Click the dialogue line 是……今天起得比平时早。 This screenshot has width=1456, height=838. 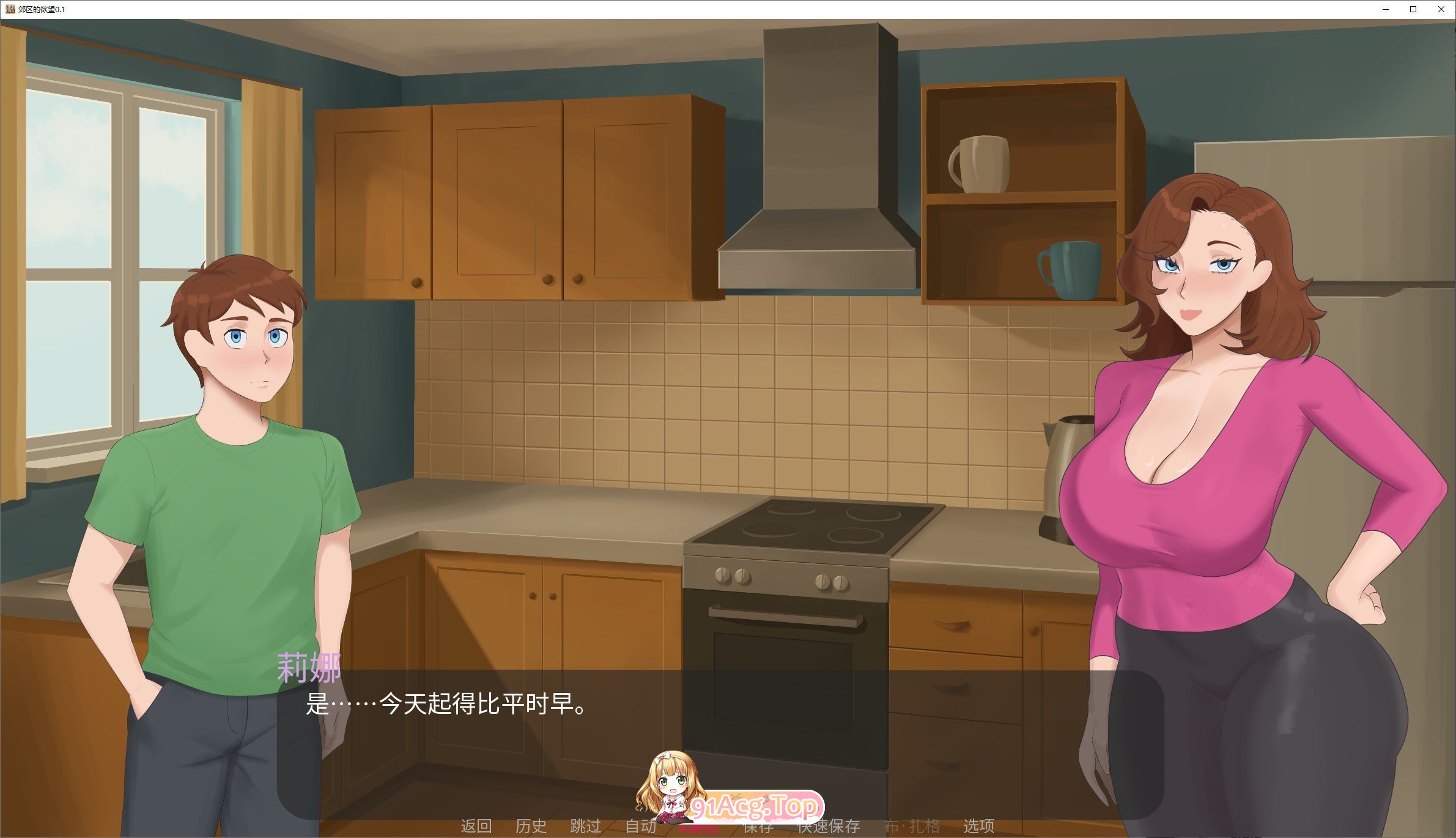(x=443, y=703)
